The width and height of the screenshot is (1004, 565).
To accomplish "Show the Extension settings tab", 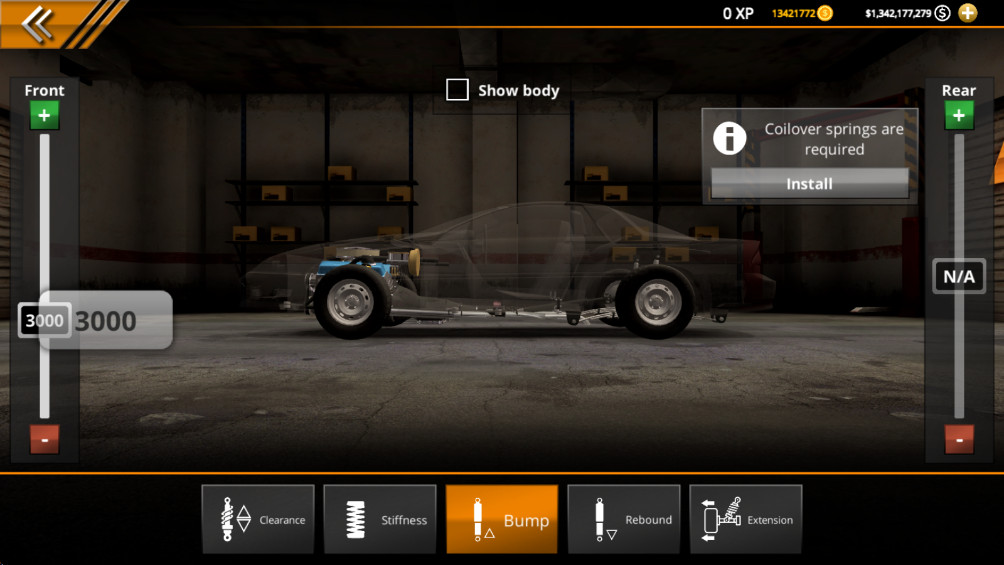I will point(746,519).
